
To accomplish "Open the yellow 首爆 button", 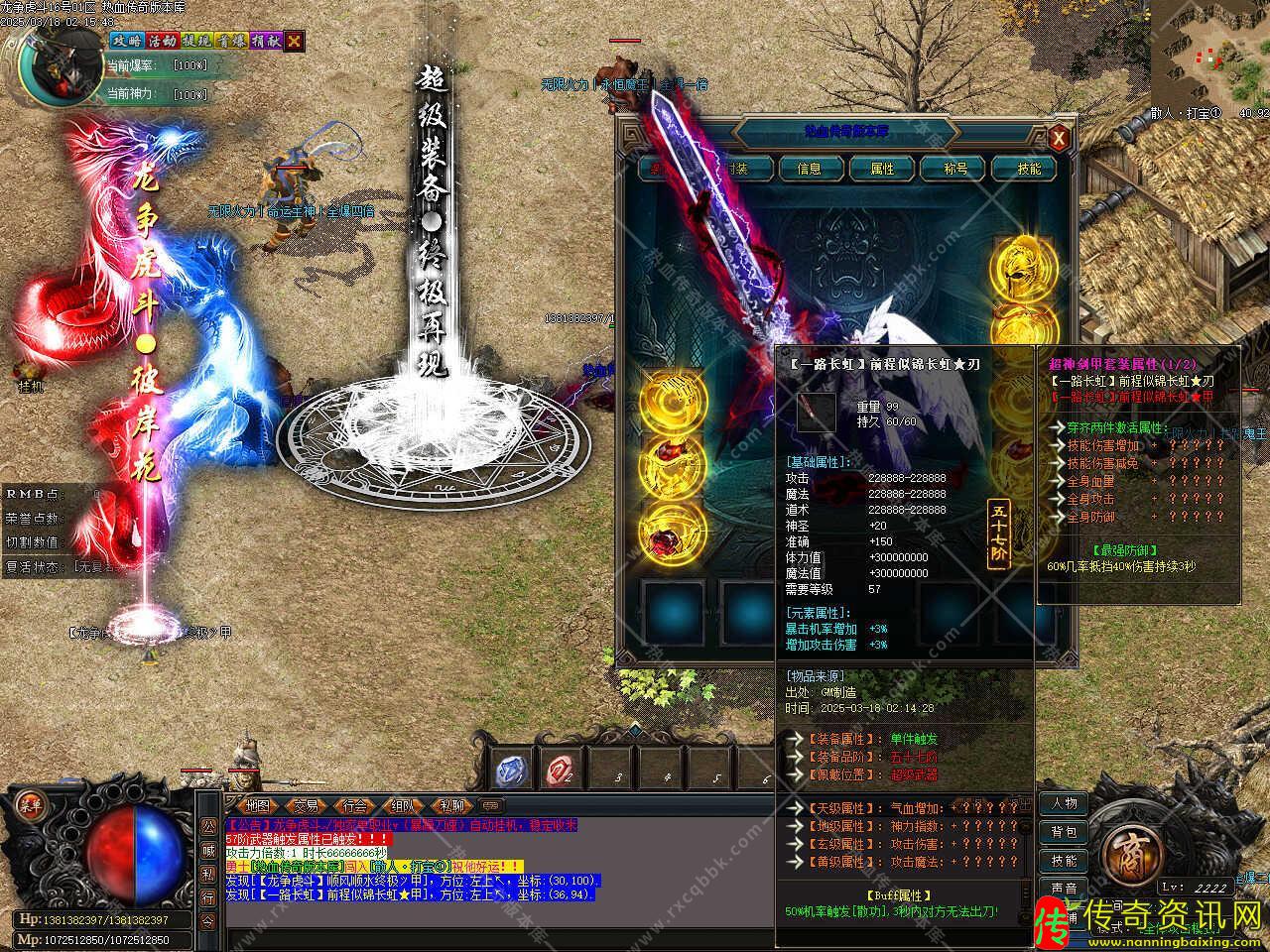I will coord(231,42).
